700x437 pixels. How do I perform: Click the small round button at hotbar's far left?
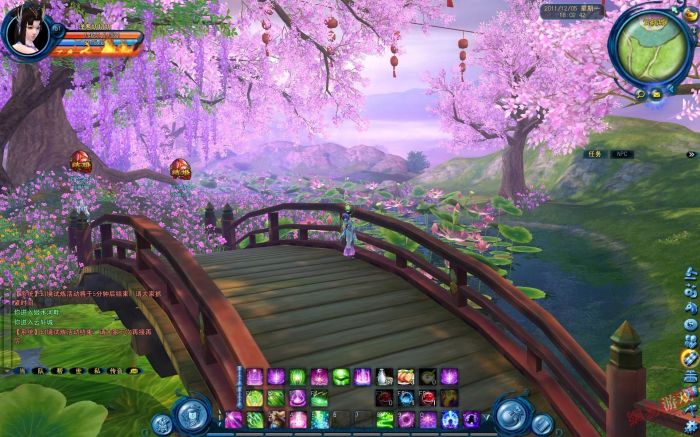pyautogui.click(x=162, y=423)
